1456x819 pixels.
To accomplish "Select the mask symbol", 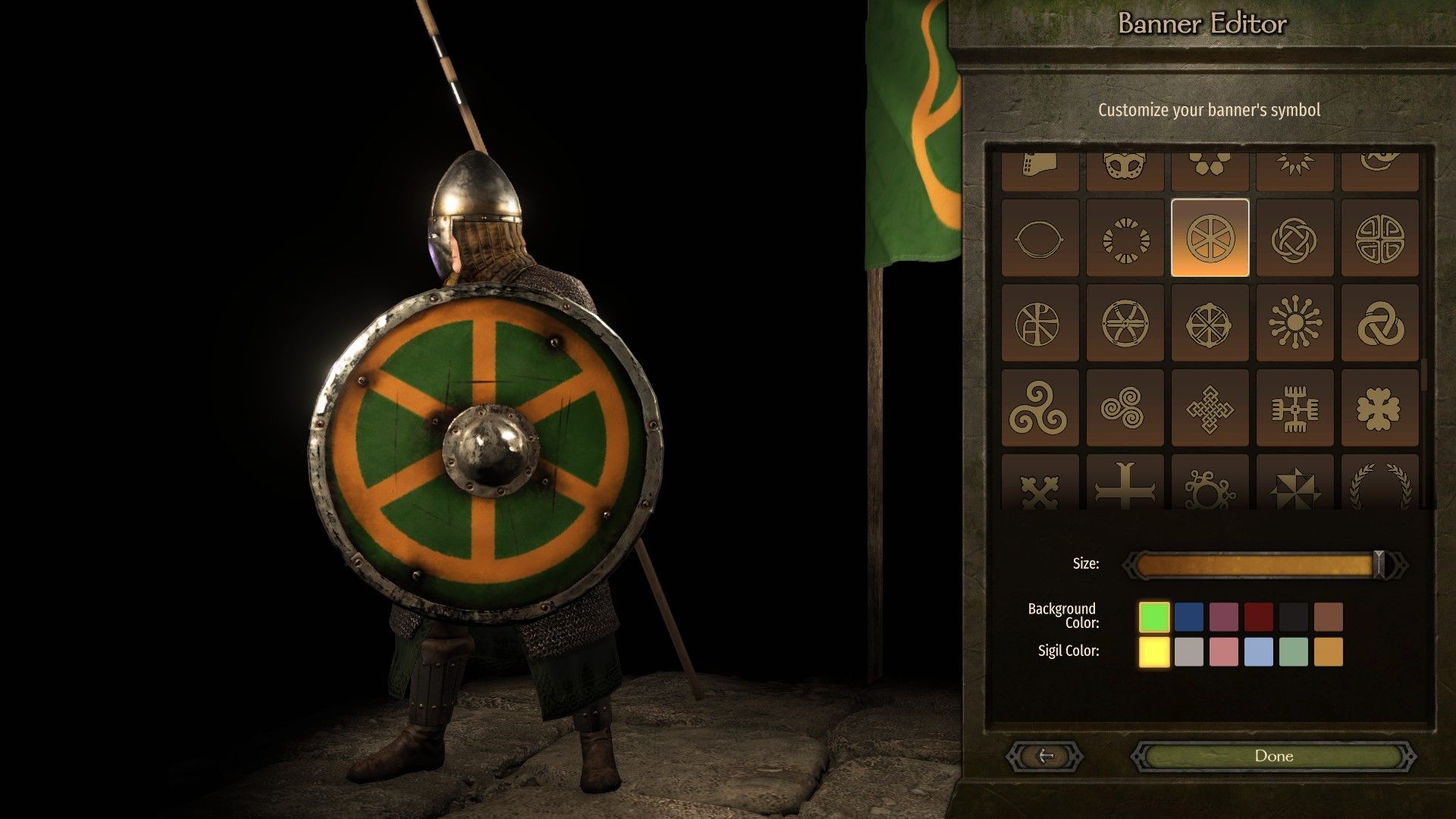I will click(x=1125, y=168).
